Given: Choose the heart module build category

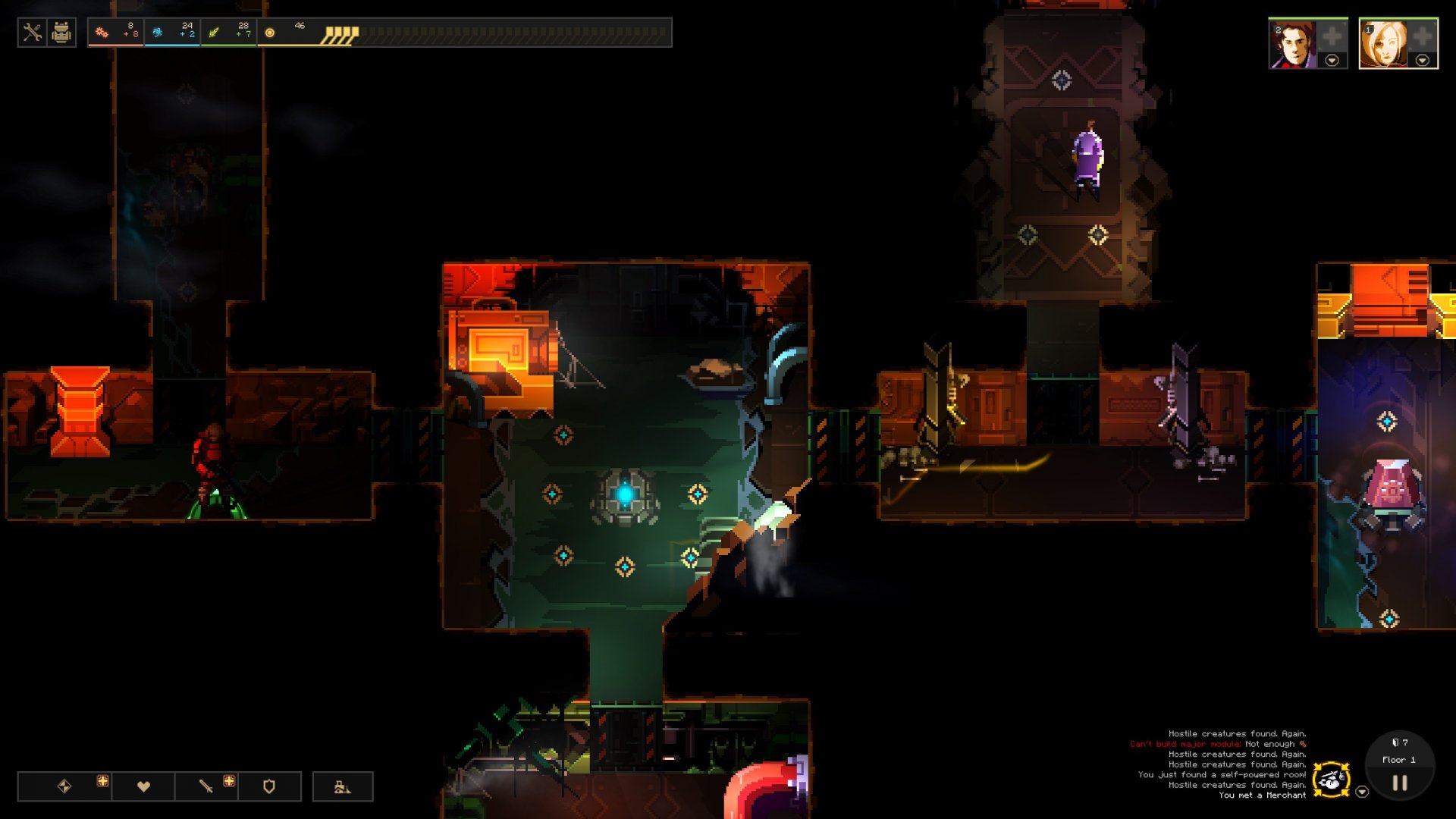Looking at the screenshot, I should [x=143, y=786].
